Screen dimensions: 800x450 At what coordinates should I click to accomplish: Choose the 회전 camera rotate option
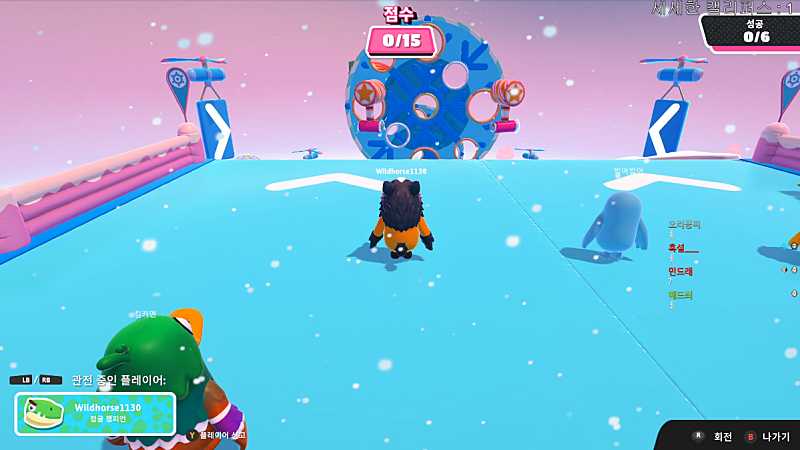point(714,437)
